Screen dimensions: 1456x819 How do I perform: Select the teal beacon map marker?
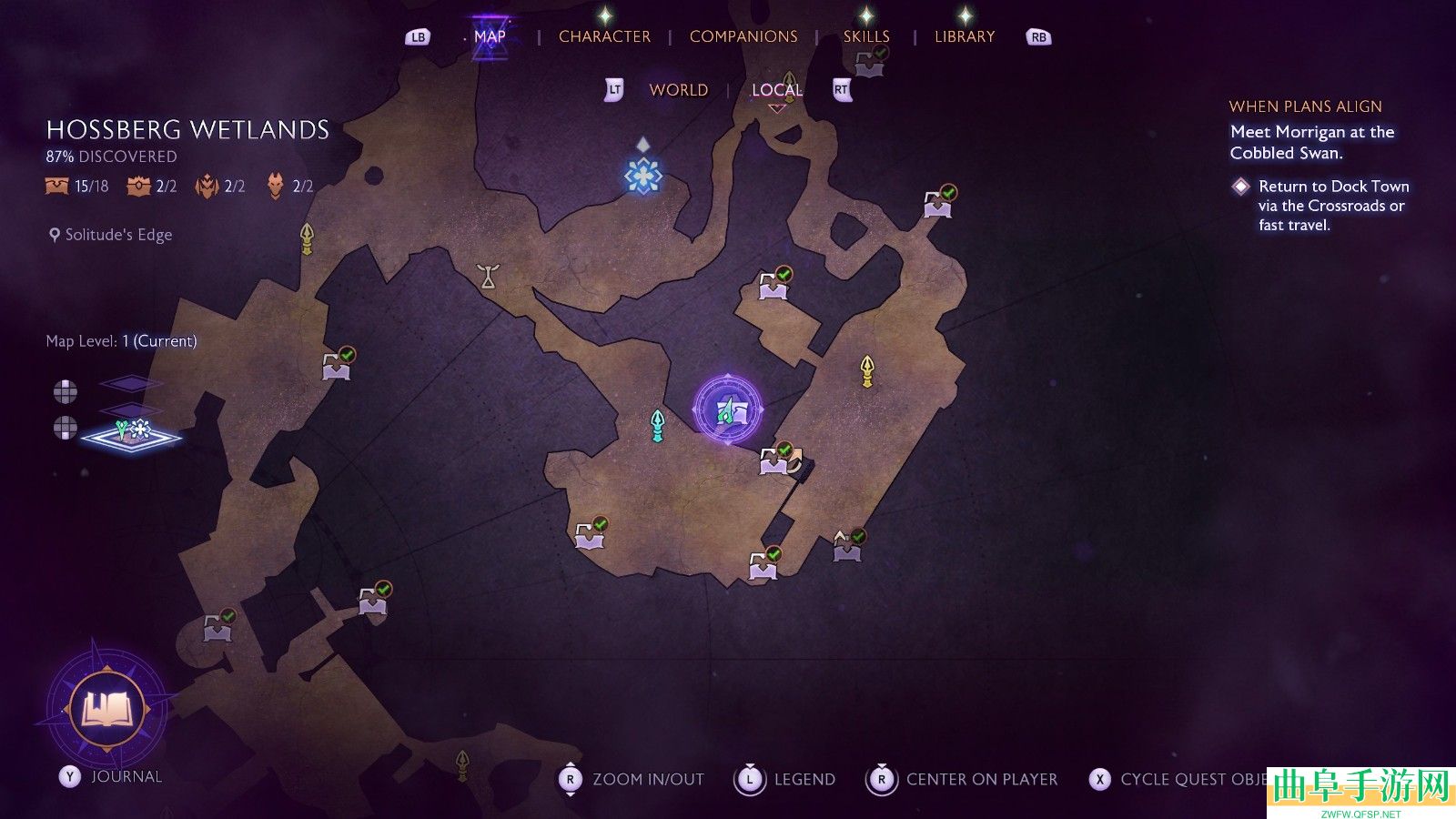(x=657, y=425)
